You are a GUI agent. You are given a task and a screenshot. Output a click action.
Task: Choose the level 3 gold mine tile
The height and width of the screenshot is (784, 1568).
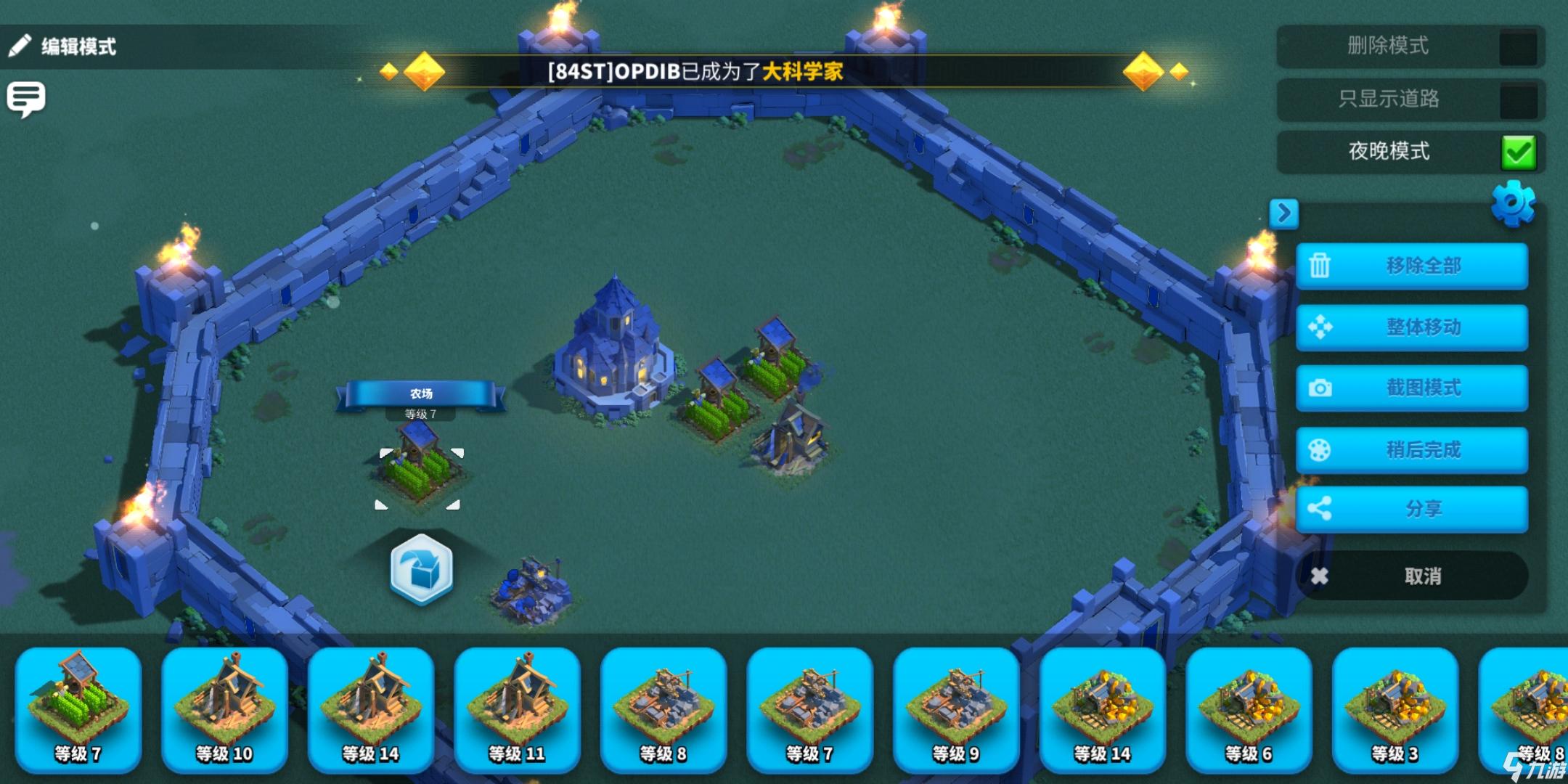[1395, 709]
